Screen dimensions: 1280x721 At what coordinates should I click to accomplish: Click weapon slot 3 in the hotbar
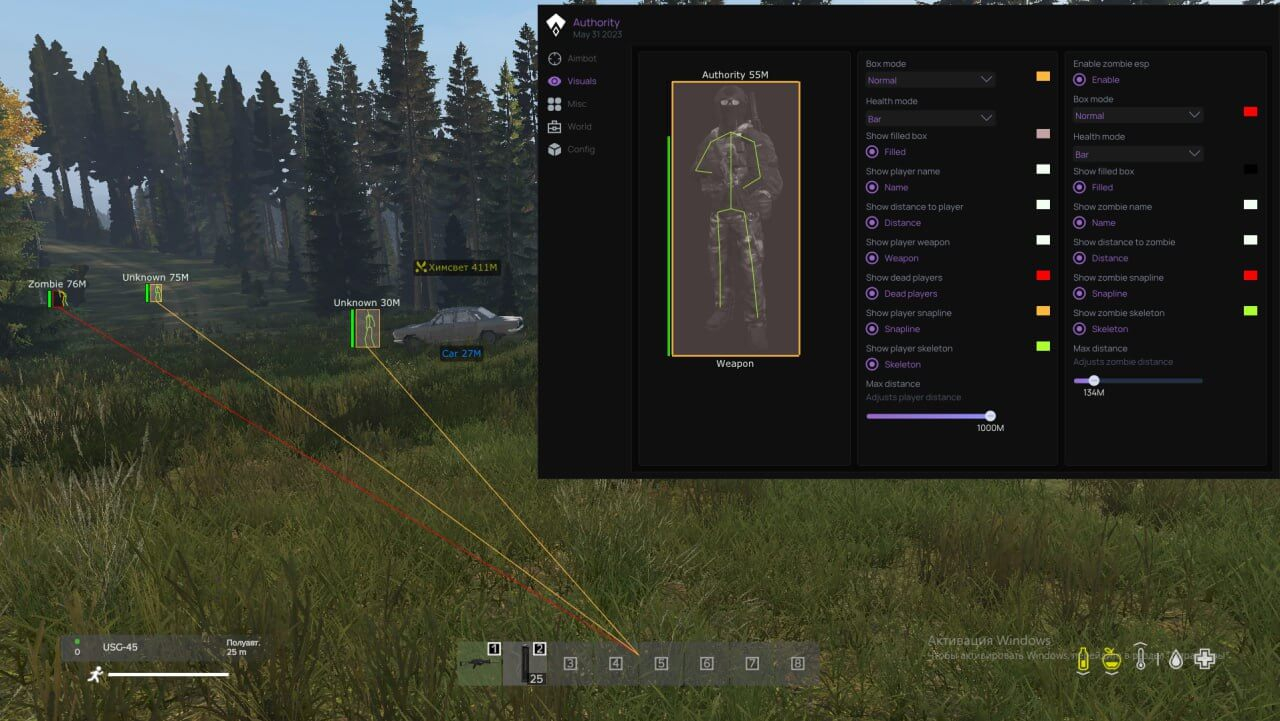[x=571, y=662]
